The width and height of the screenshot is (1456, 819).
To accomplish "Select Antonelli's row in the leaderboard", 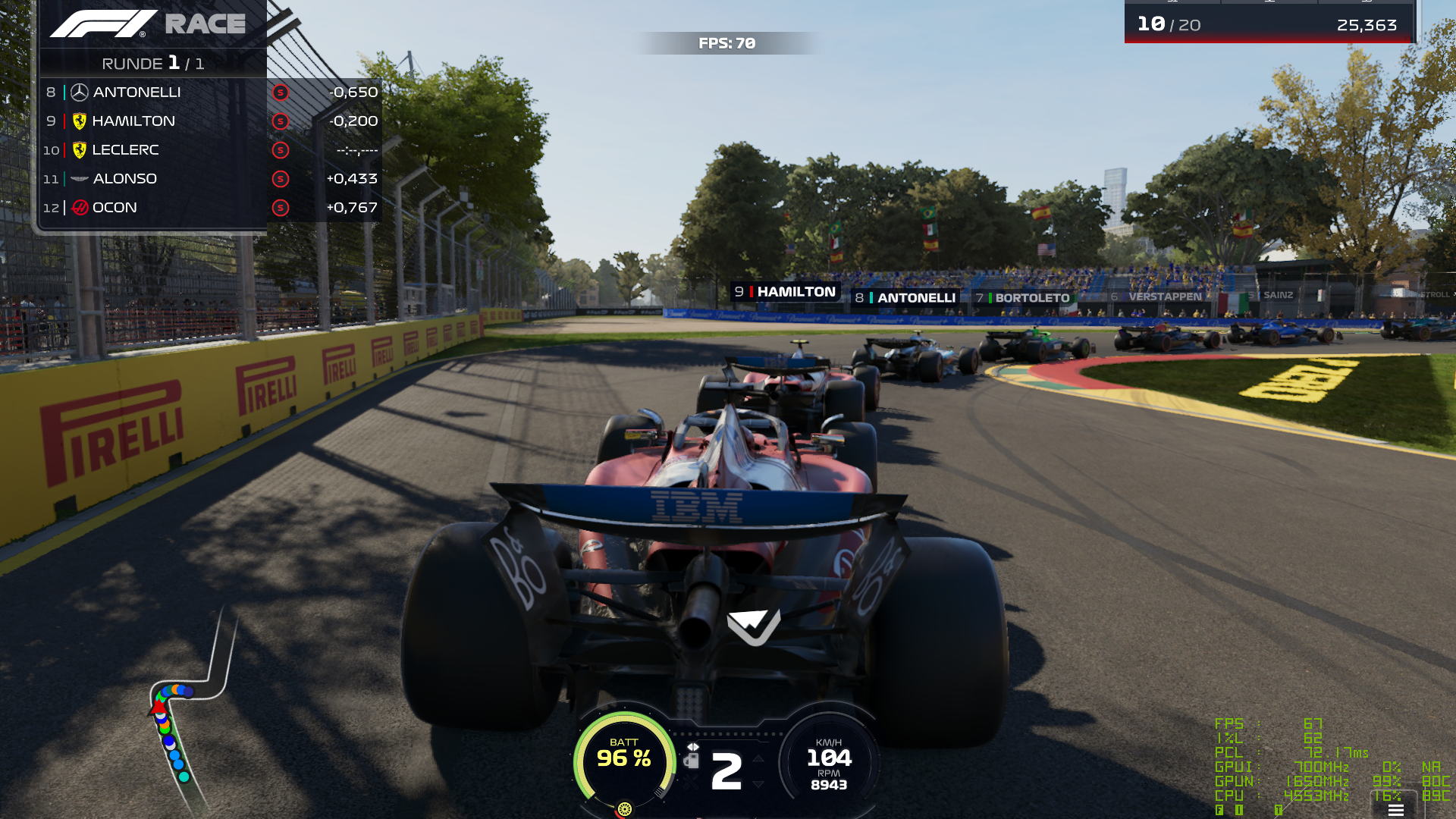I will coord(210,93).
